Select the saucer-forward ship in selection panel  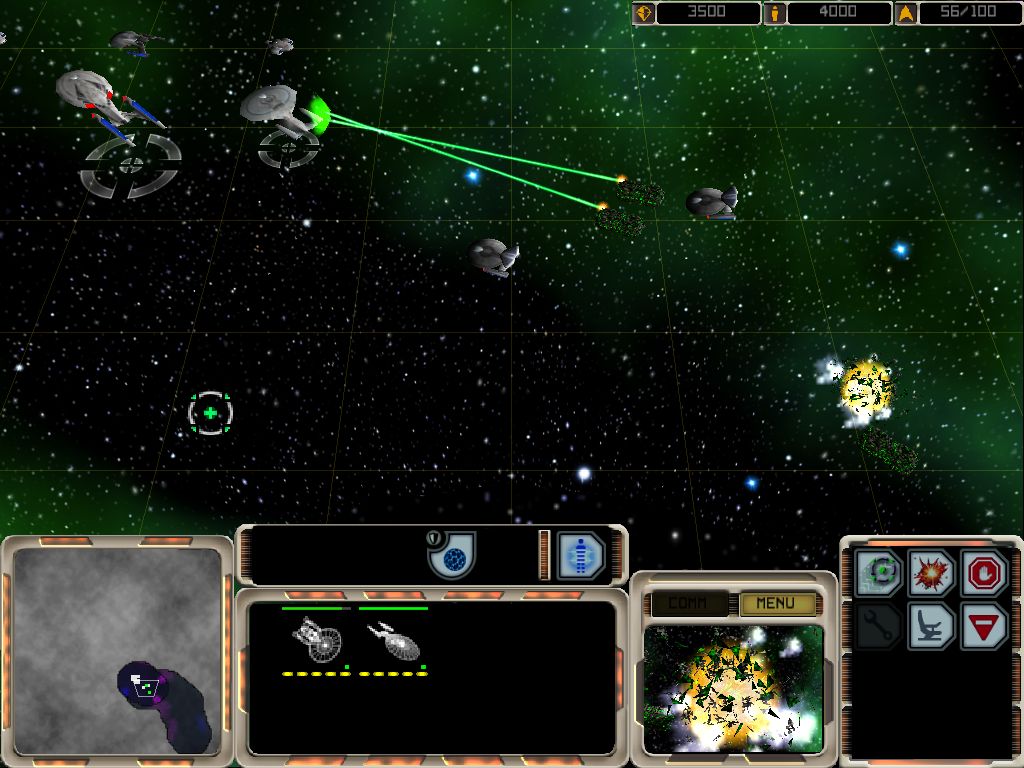click(x=316, y=640)
